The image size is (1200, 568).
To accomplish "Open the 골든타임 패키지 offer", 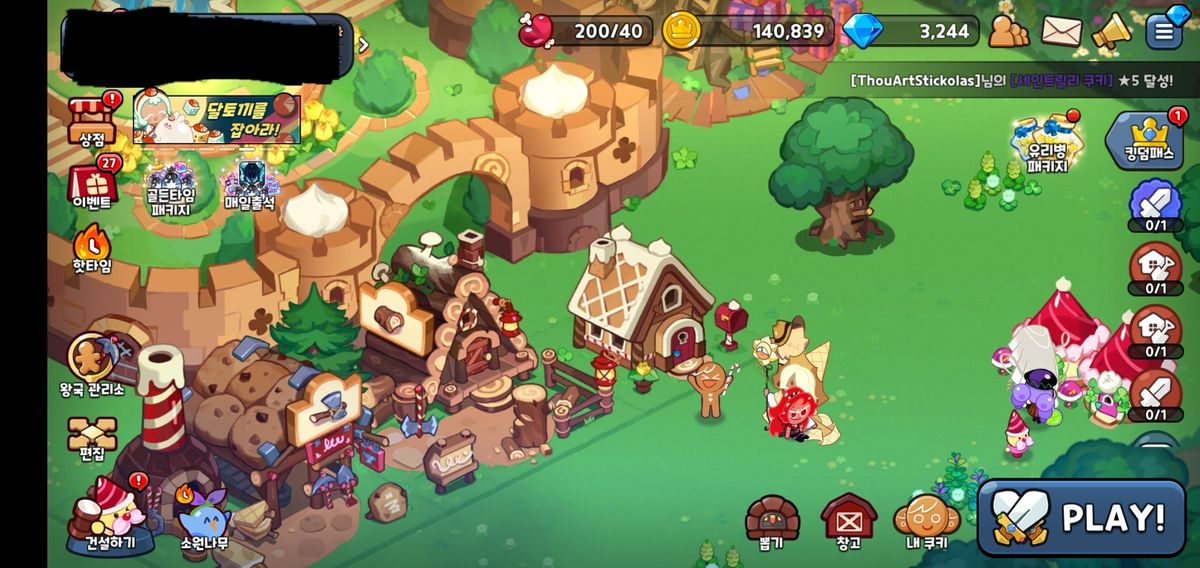I will [x=171, y=186].
